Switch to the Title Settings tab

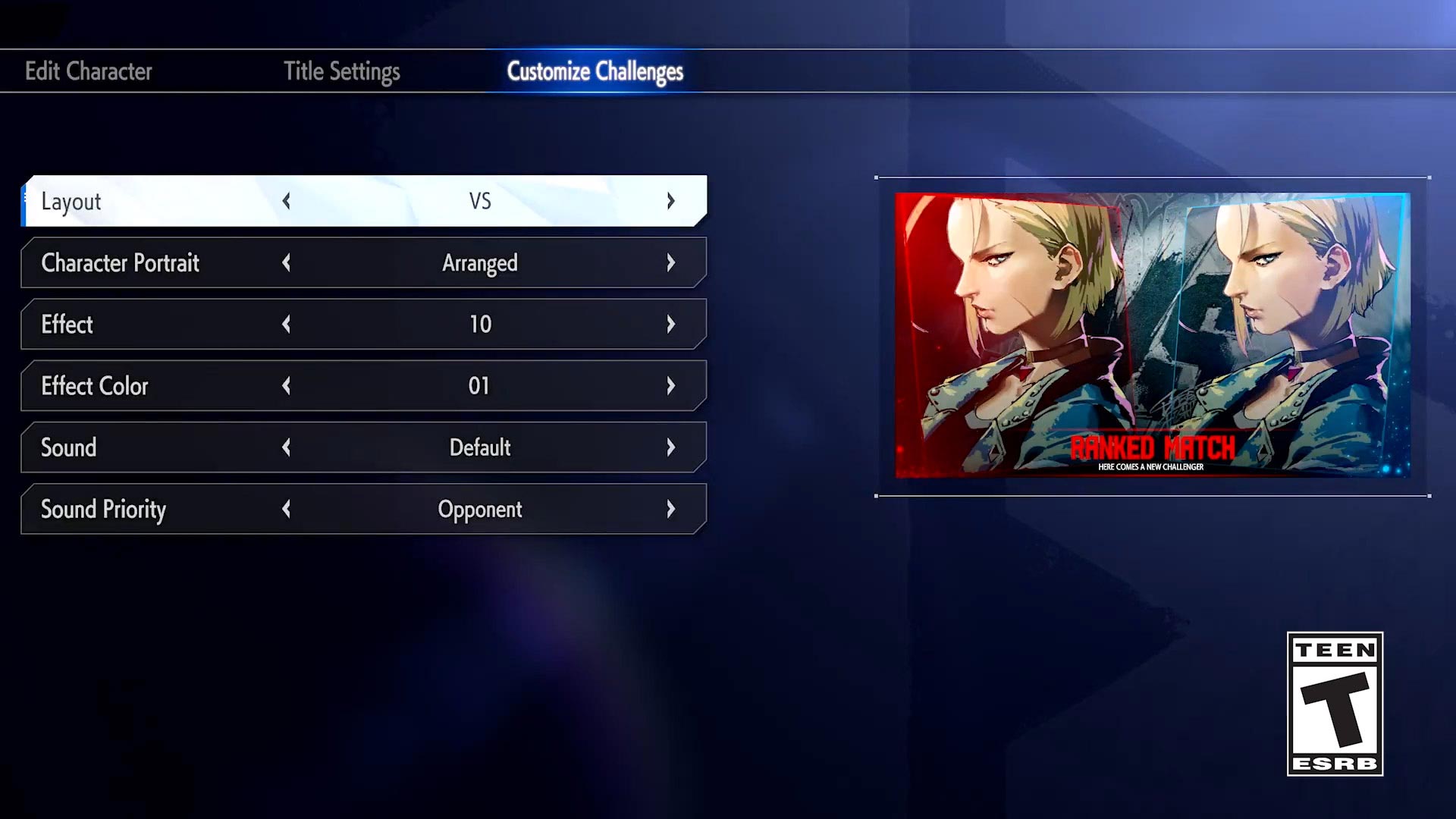(x=341, y=71)
